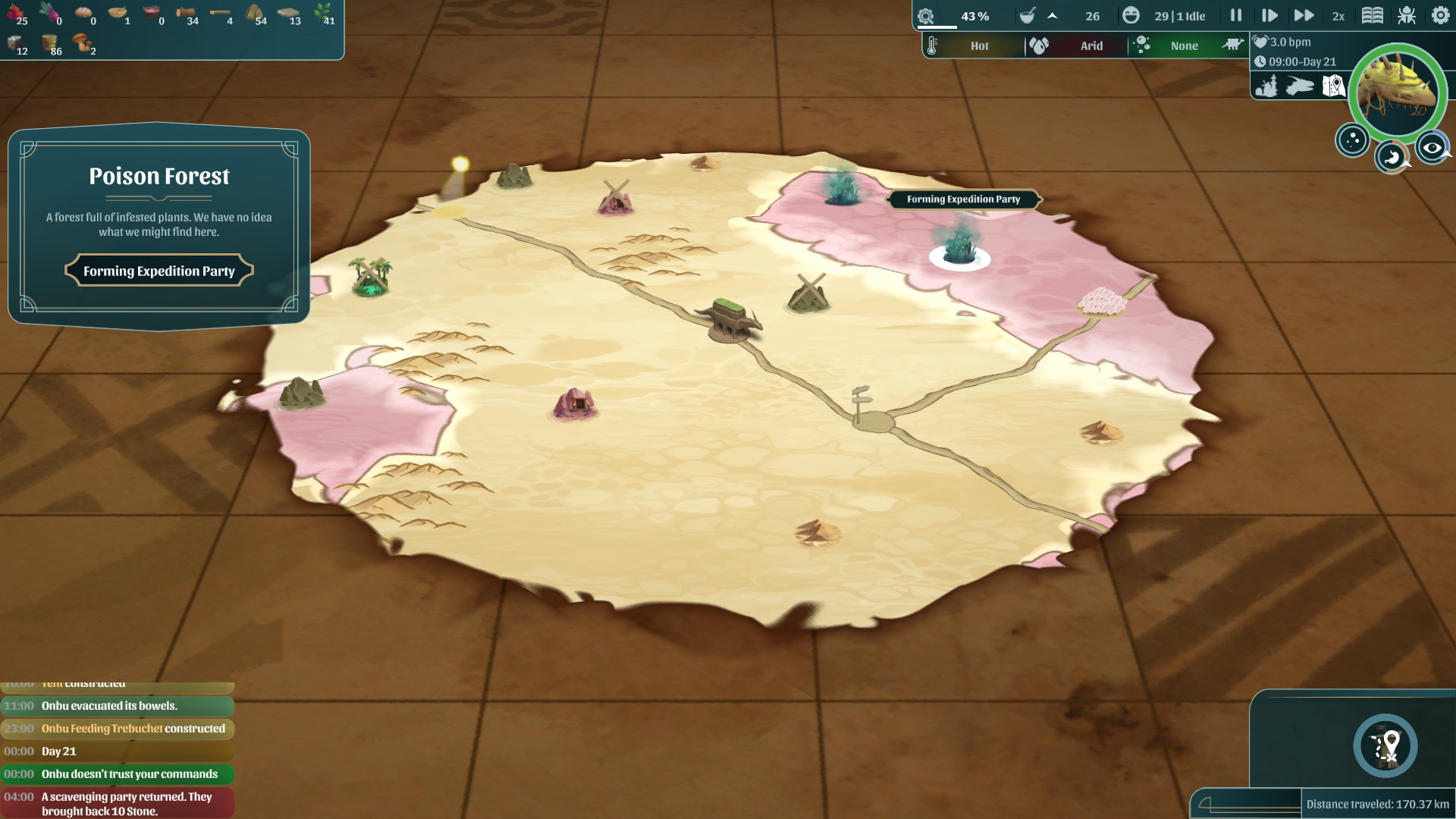Check Onbu's stomach hunger indicator

pyautogui.click(x=1393, y=157)
